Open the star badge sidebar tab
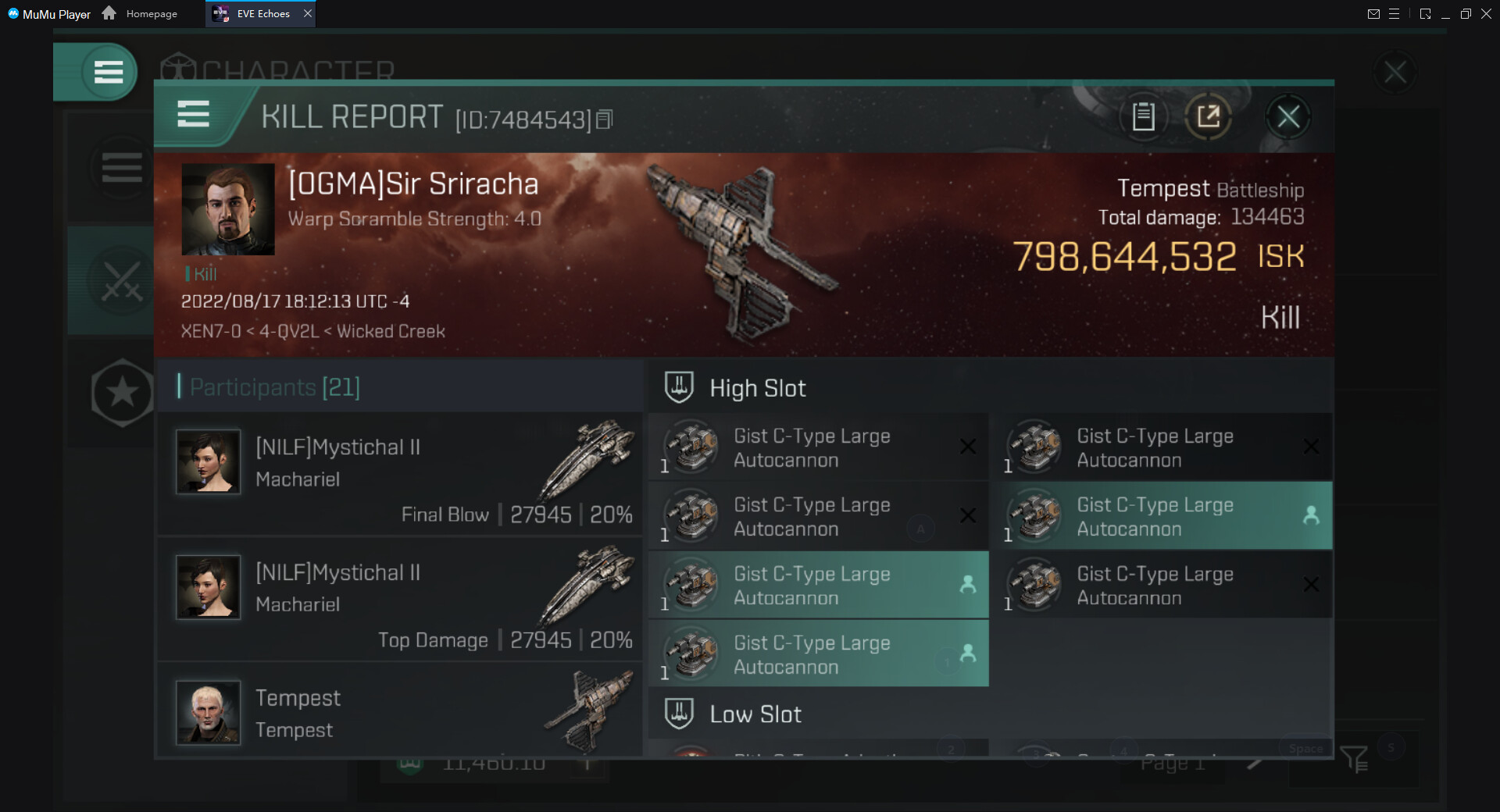This screenshot has width=1500, height=812. click(122, 393)
